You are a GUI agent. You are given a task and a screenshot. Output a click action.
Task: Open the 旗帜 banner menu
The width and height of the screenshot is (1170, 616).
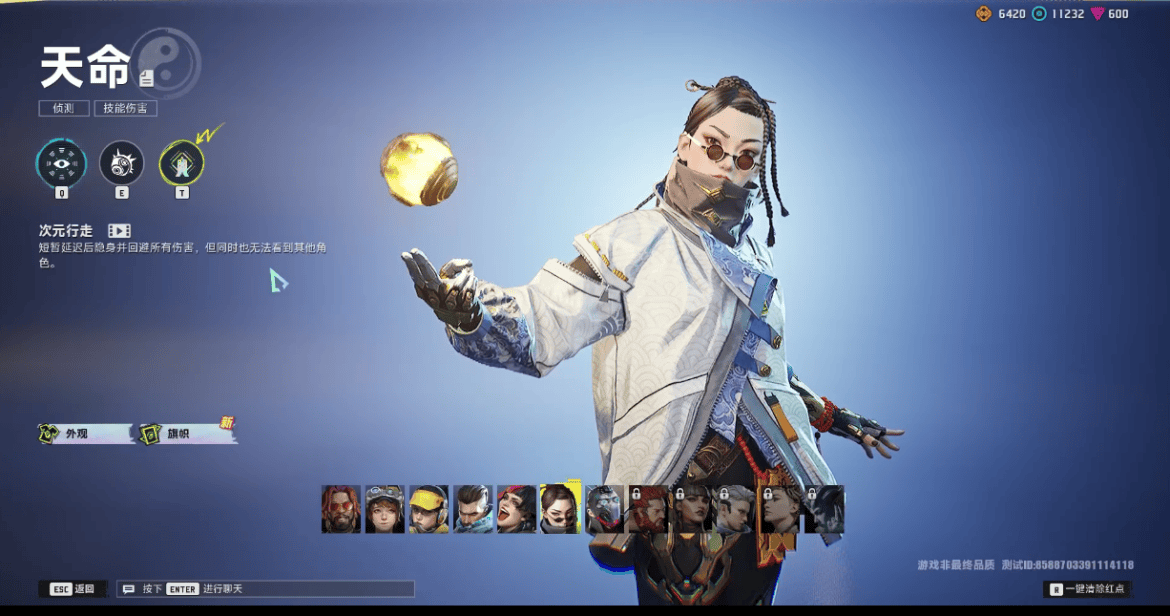click(187, 434)
